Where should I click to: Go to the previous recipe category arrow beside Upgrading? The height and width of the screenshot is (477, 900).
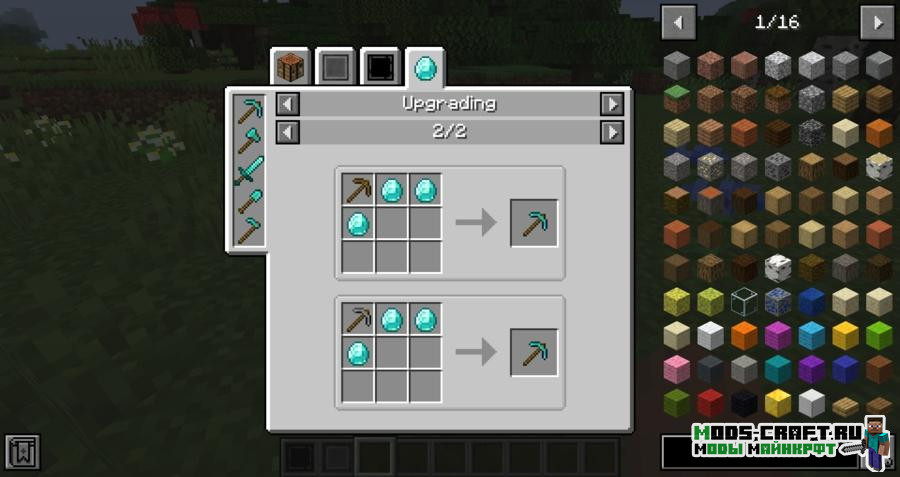(x=287, y=104)
